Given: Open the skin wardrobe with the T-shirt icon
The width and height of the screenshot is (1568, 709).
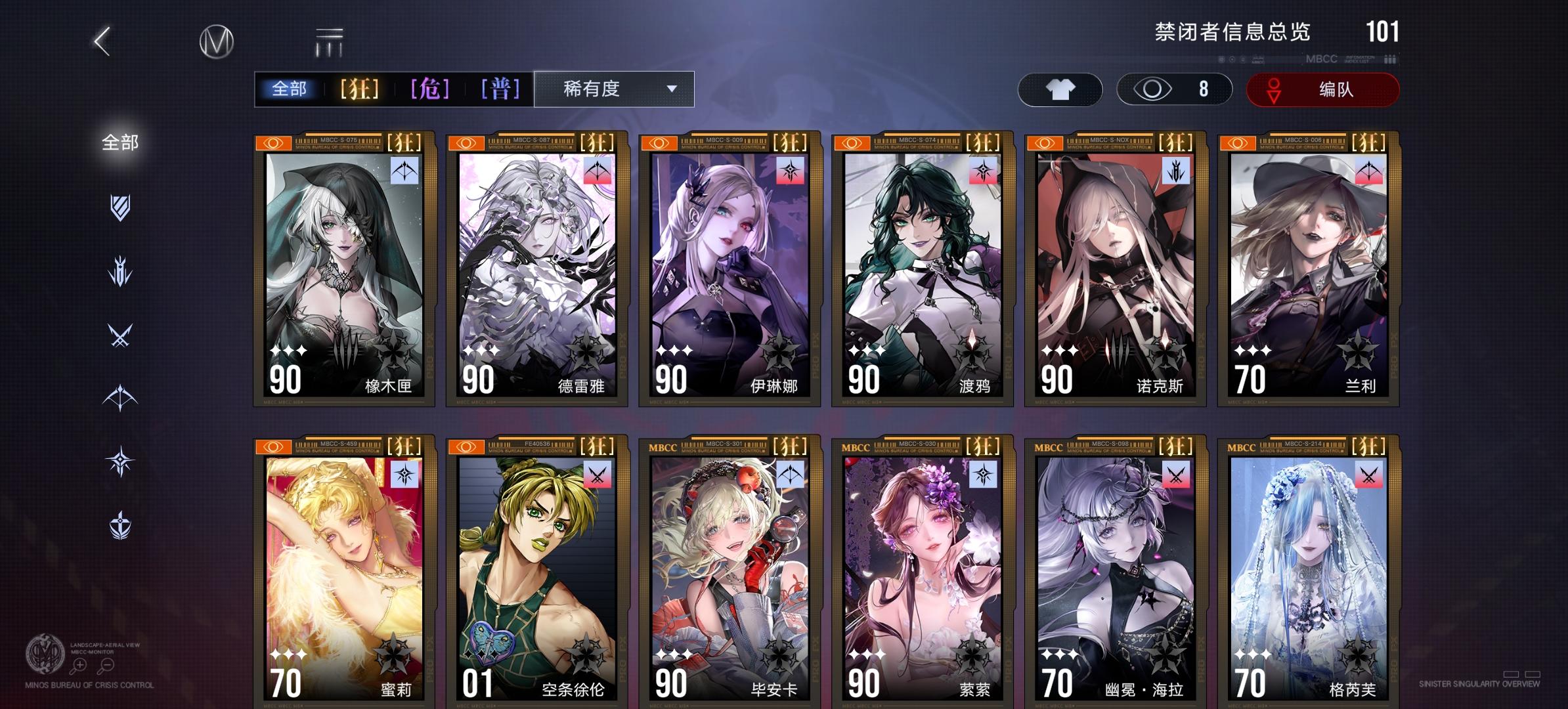Looking at the screenshot, I should coord(1061,90).
